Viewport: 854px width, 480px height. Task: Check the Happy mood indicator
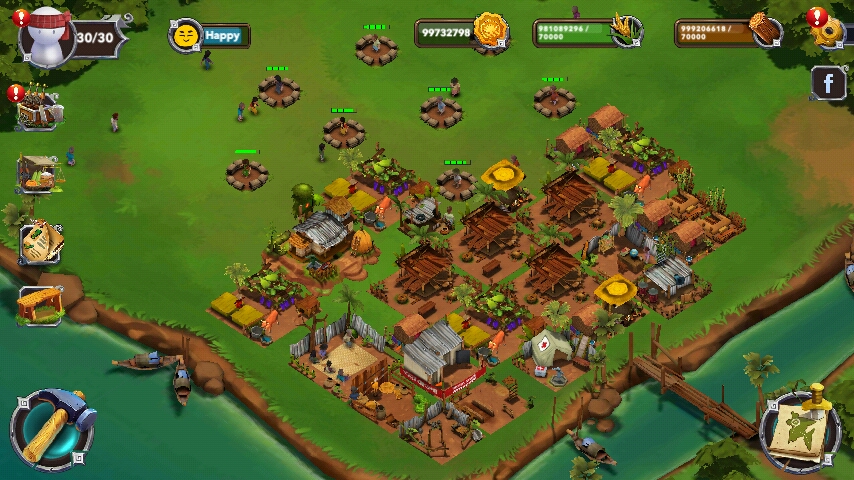pos(209,36)
